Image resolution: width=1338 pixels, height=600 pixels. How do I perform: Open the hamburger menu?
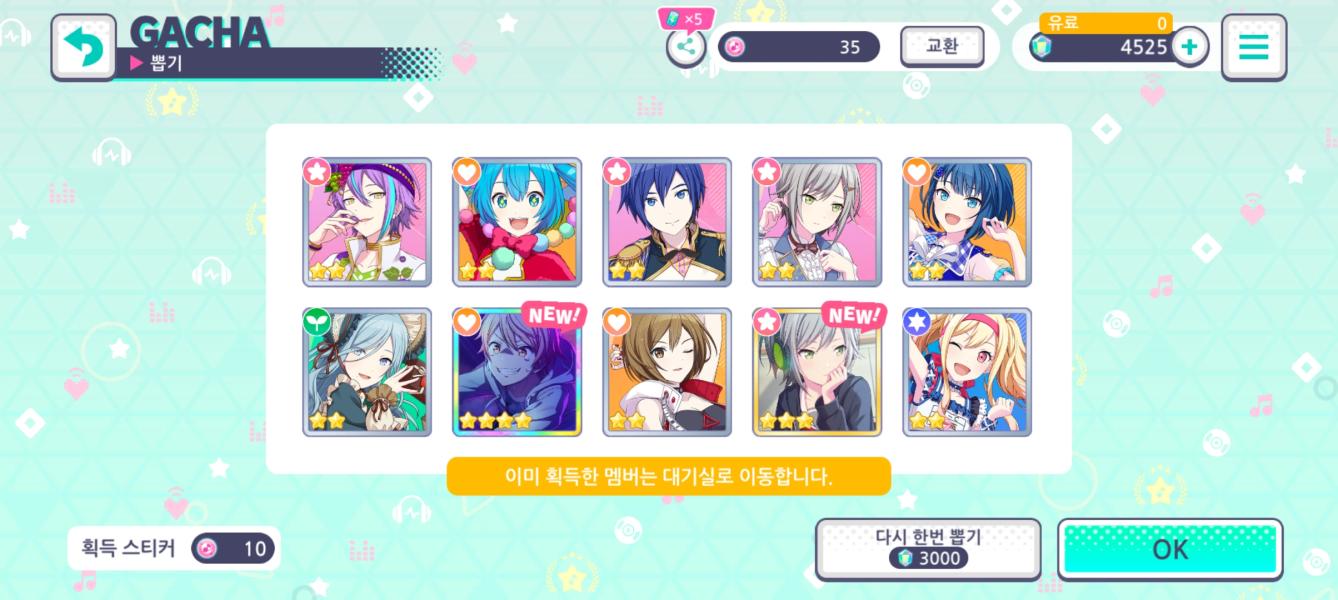1253,47
